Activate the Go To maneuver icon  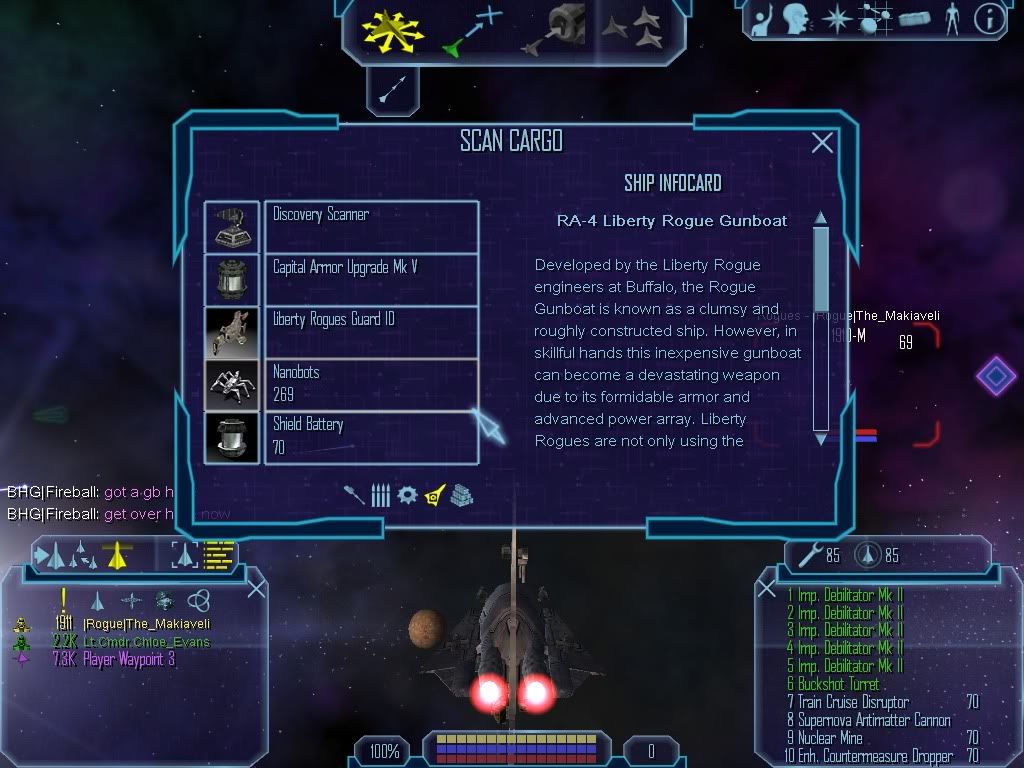tap(470, 30)
